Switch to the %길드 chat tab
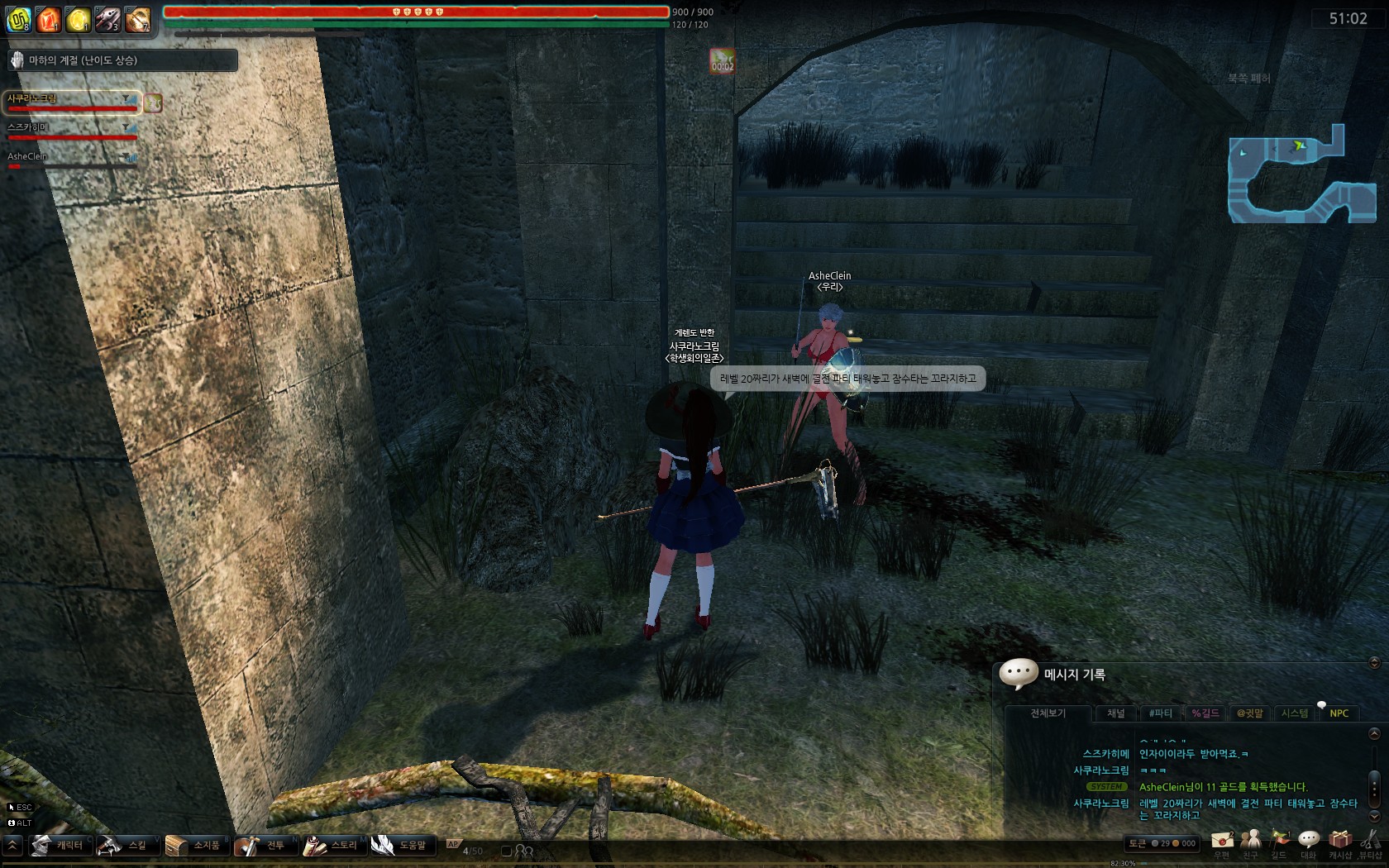The width and height of the screenshot is (1389, 868). (1205, 713)
